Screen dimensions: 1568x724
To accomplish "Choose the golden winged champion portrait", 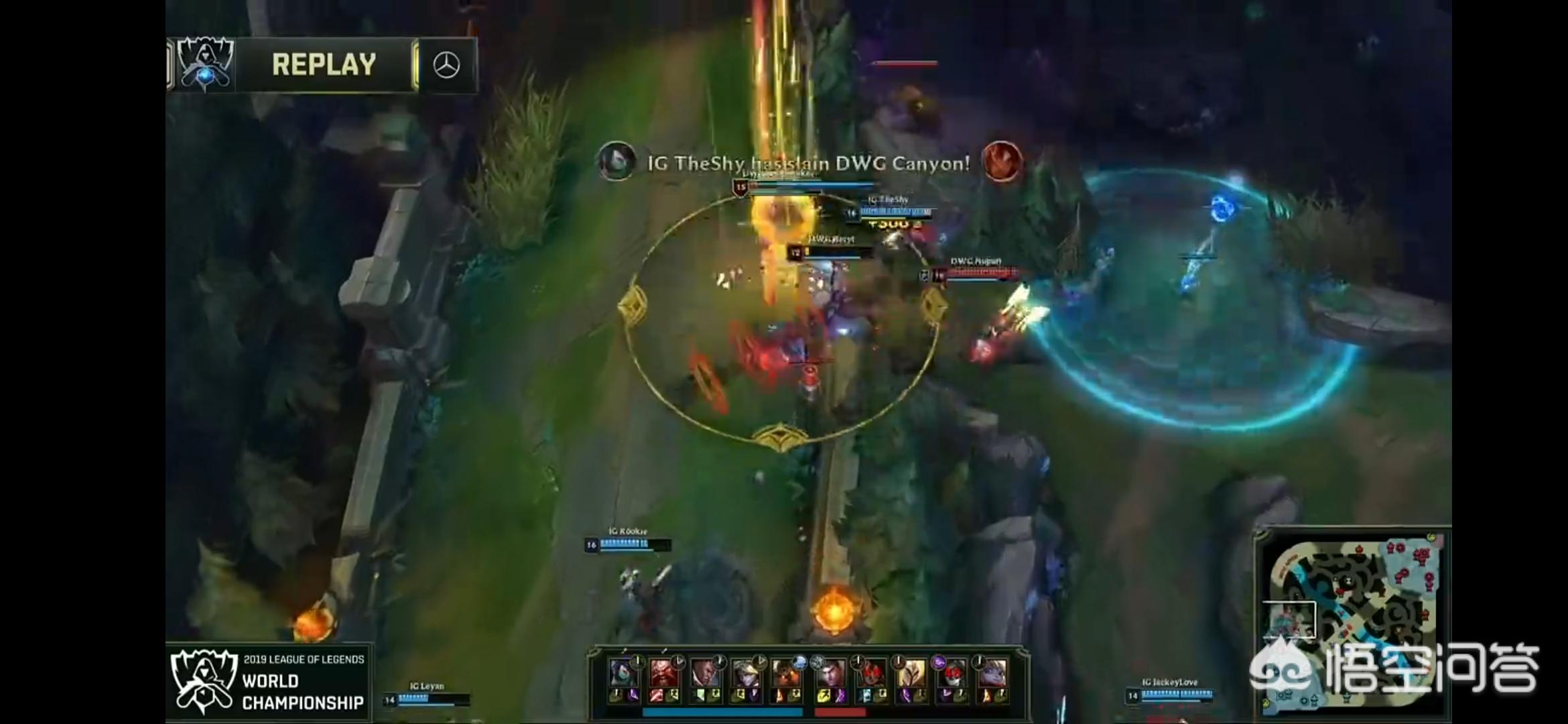I will [911, 673].
